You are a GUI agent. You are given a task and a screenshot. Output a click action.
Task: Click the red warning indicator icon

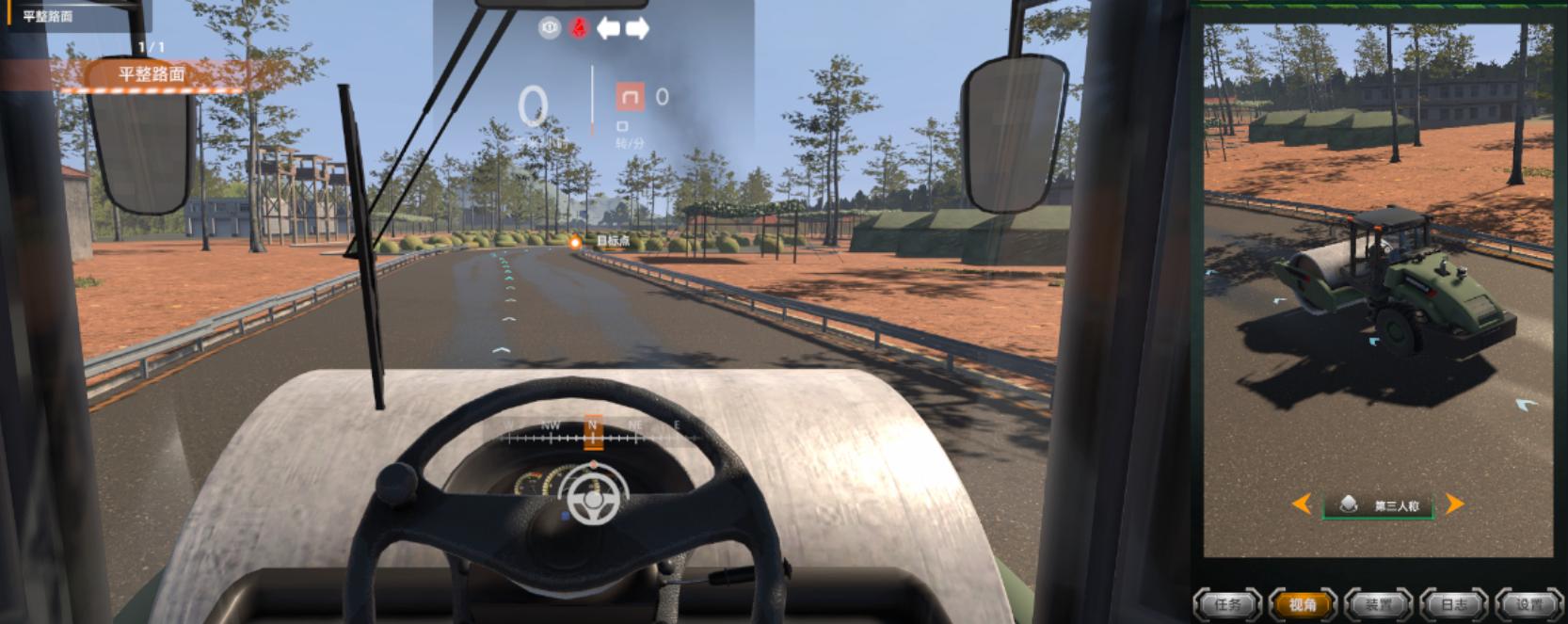(579, 28)
